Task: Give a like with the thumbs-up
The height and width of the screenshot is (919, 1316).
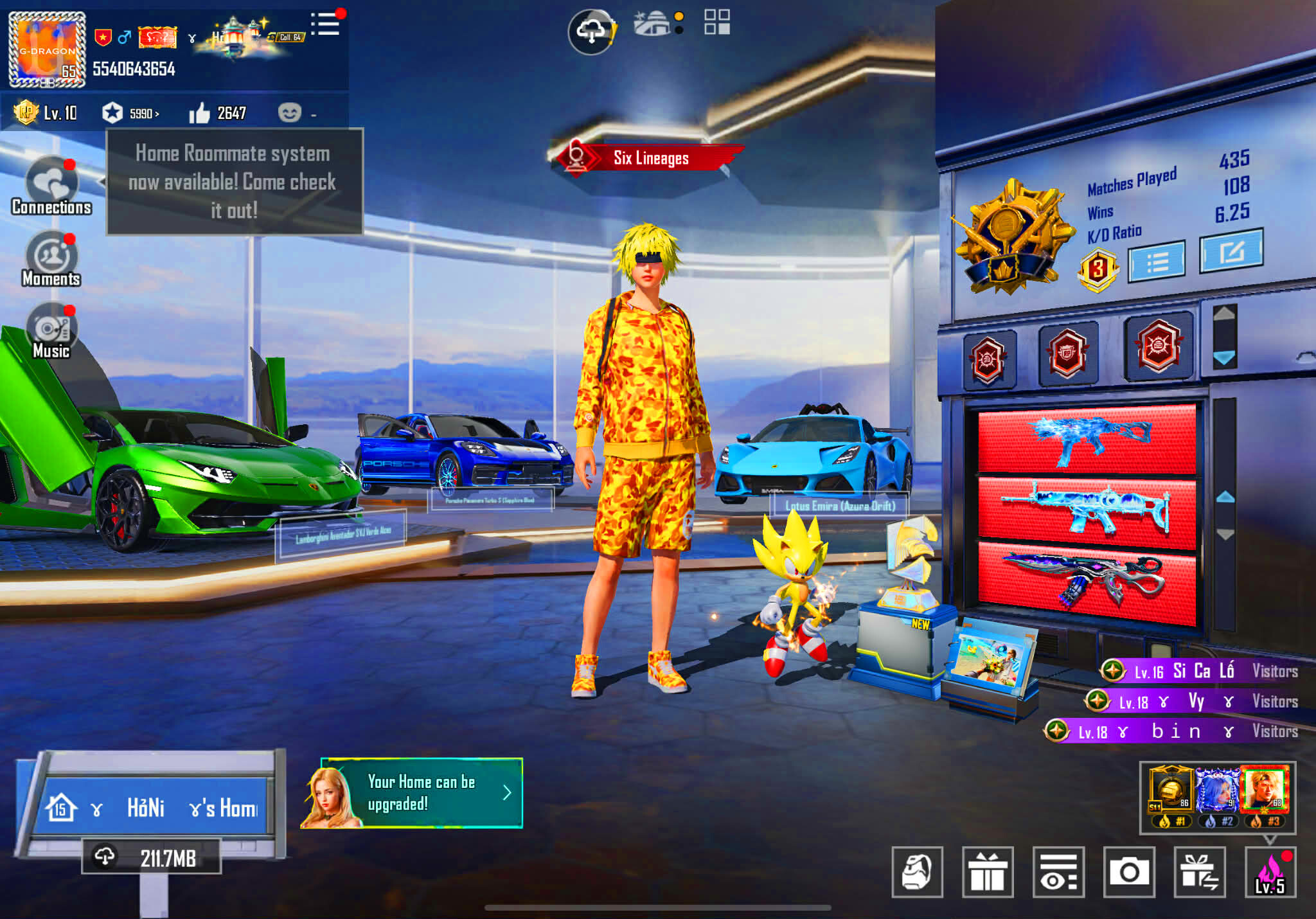Action: [x=199, y=113]
